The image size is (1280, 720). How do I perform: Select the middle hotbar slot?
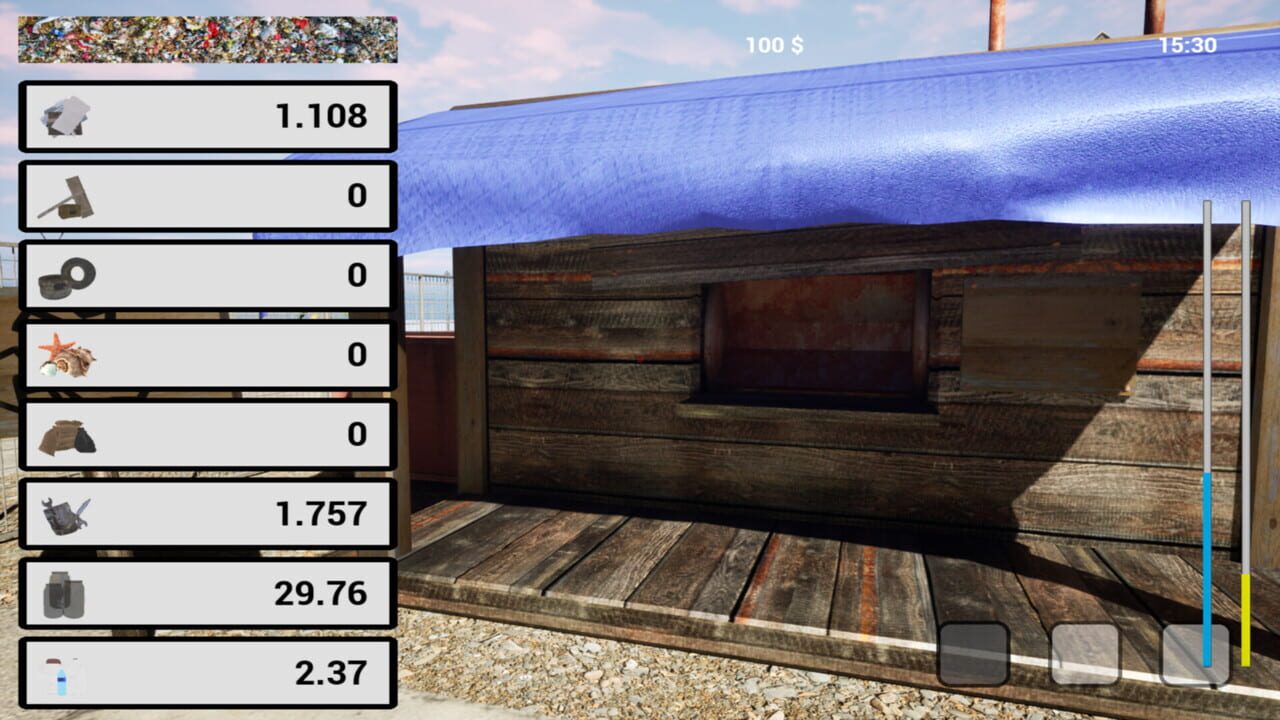click(1083, 654)
